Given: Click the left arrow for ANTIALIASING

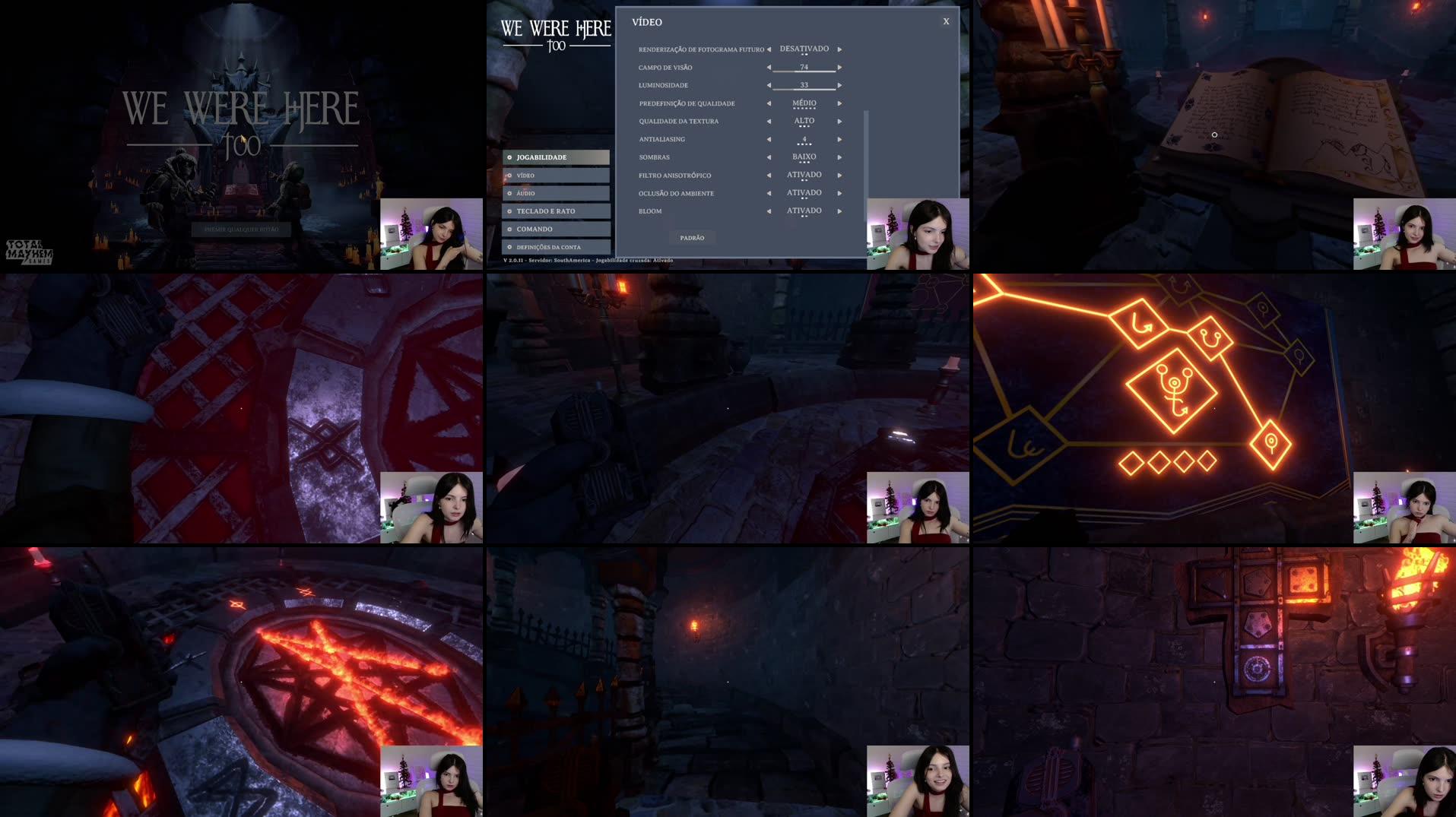Looking at the screenshot, I should [769, 139].
